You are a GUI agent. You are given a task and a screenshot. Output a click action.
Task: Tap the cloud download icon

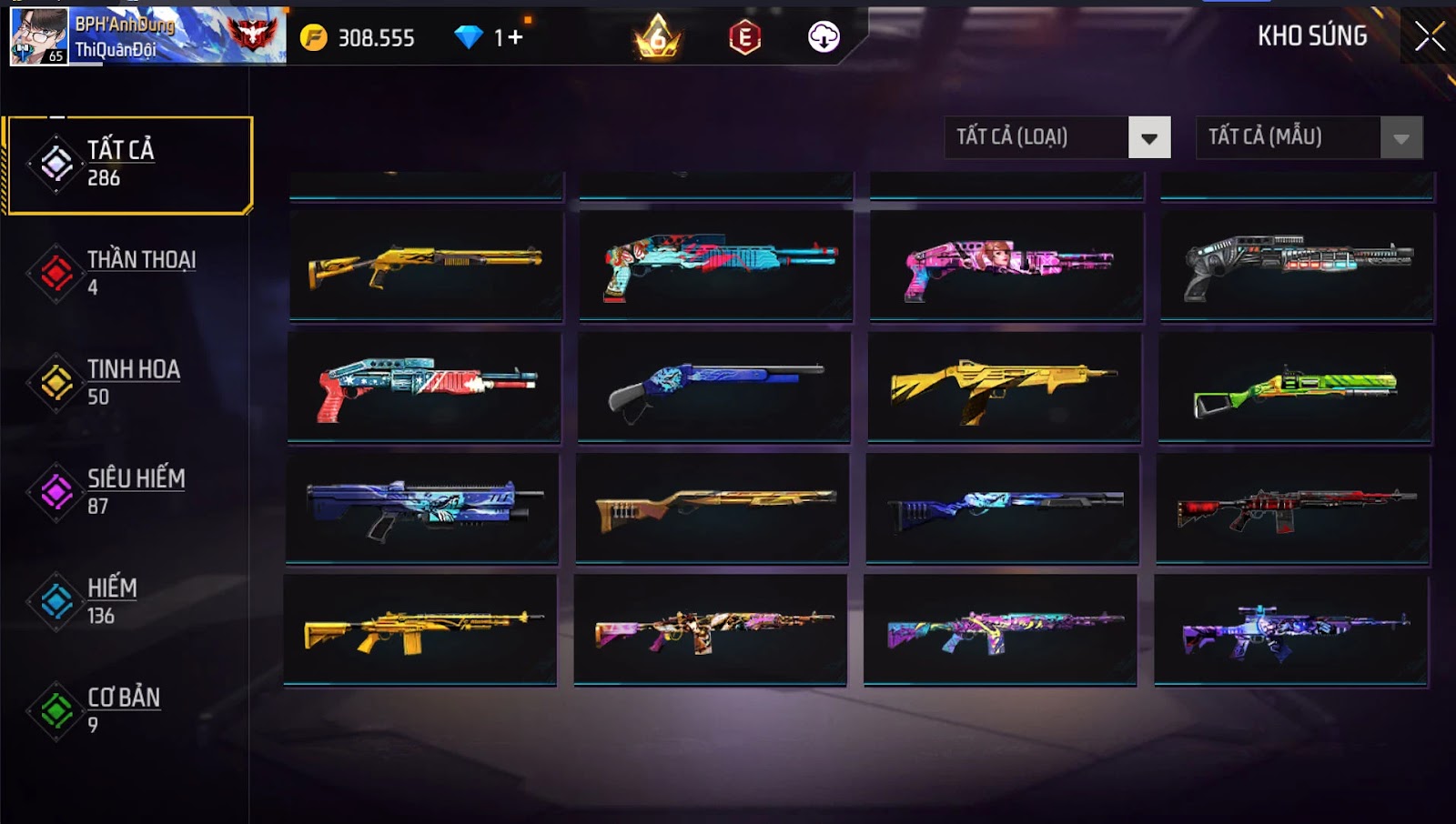click(824, 37)
